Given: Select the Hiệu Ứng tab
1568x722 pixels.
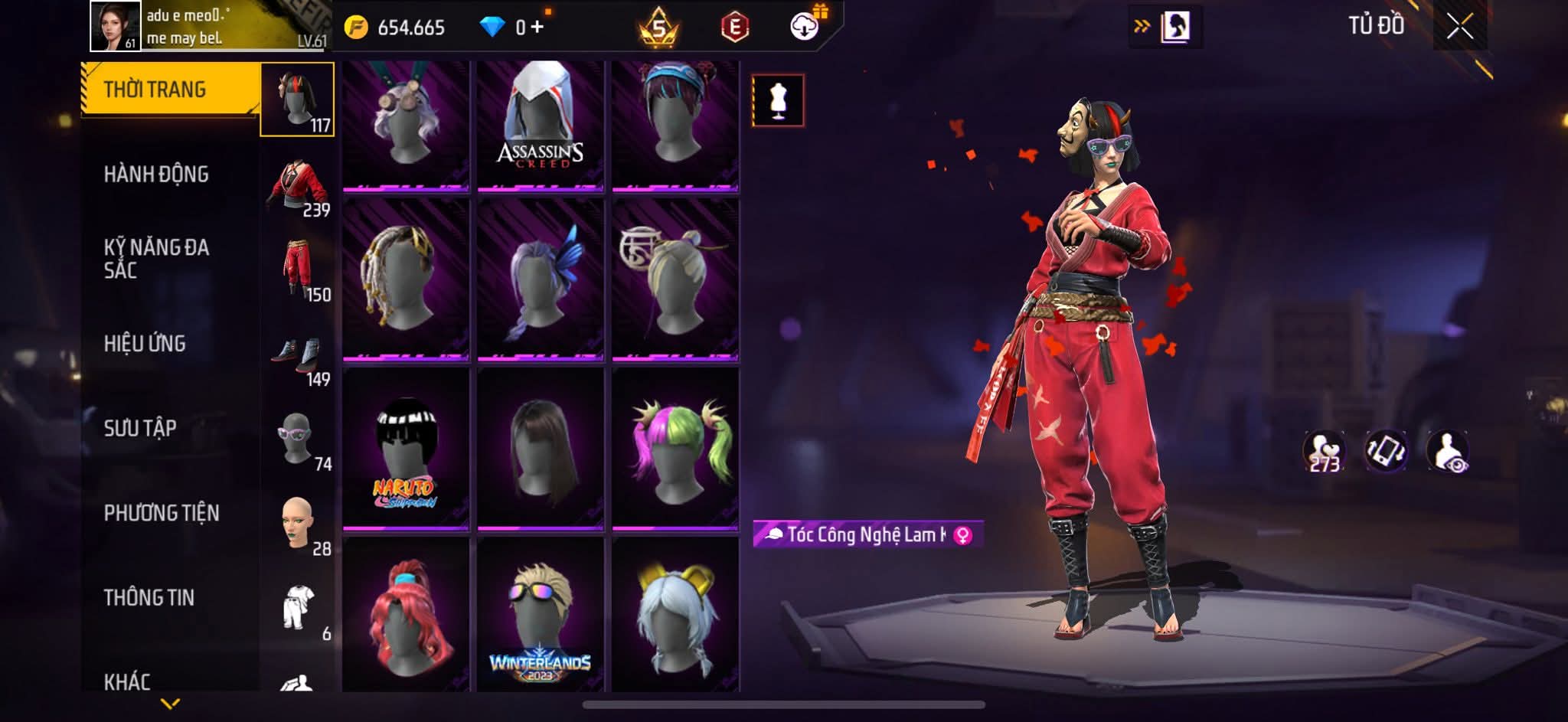Looking at the screenshot, I should pos(145,344).
